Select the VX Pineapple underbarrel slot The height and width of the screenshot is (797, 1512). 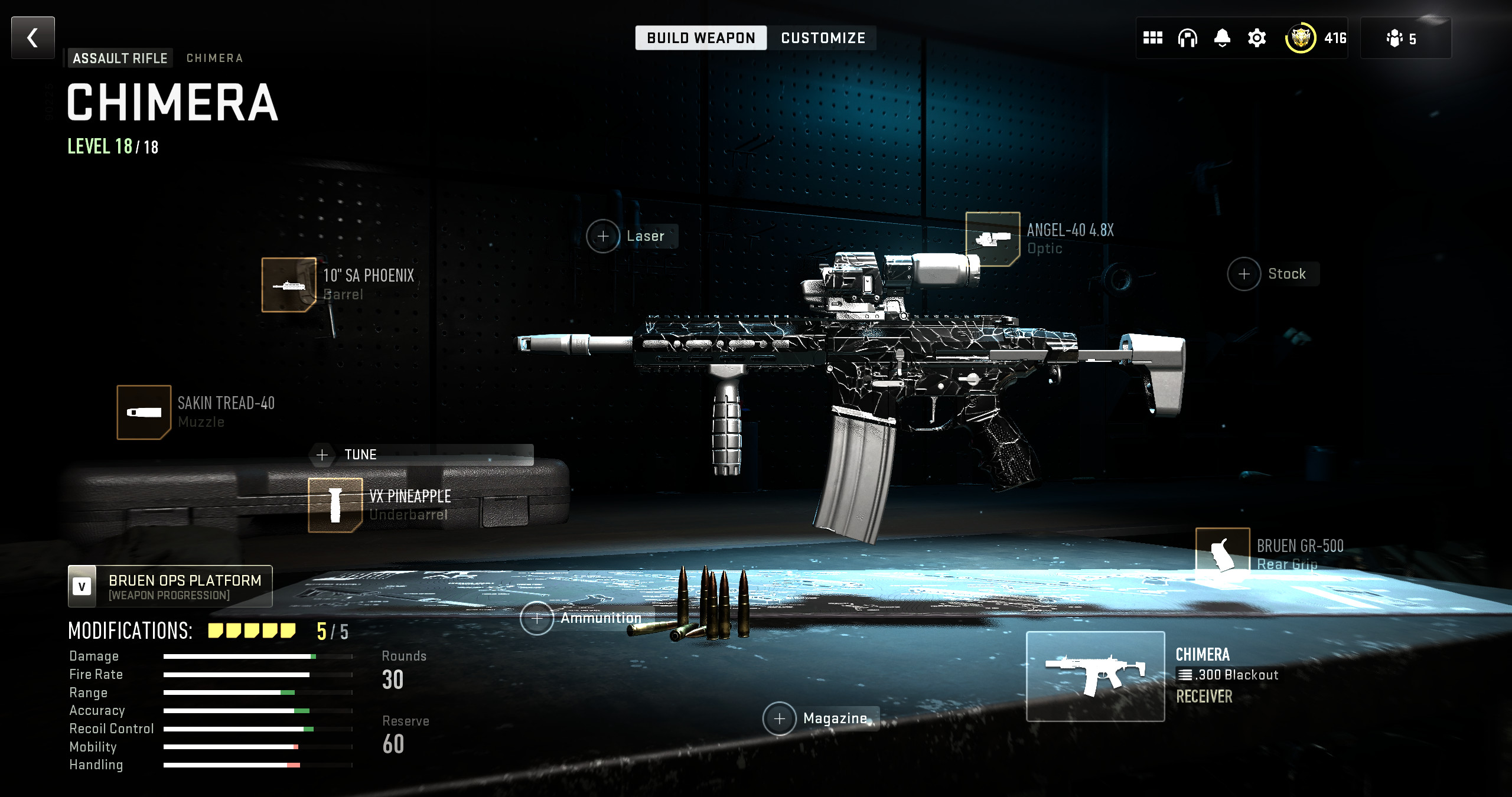pos(335,505)
